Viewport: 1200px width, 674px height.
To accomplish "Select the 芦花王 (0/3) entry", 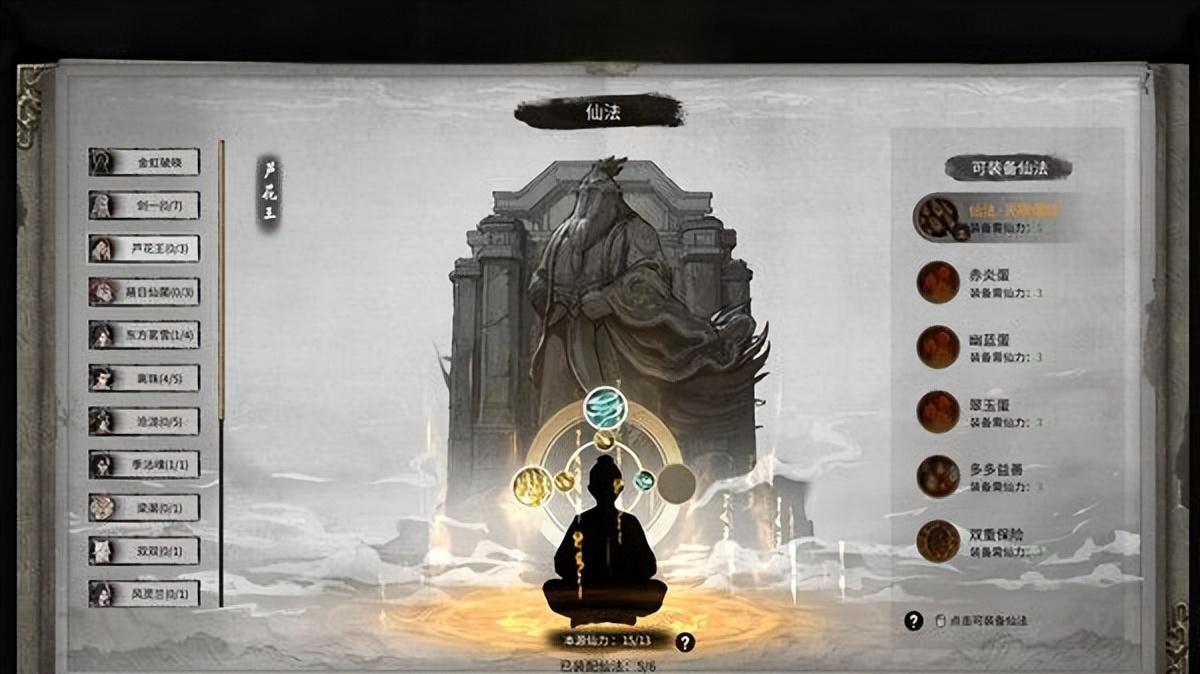I will (144, 249).
